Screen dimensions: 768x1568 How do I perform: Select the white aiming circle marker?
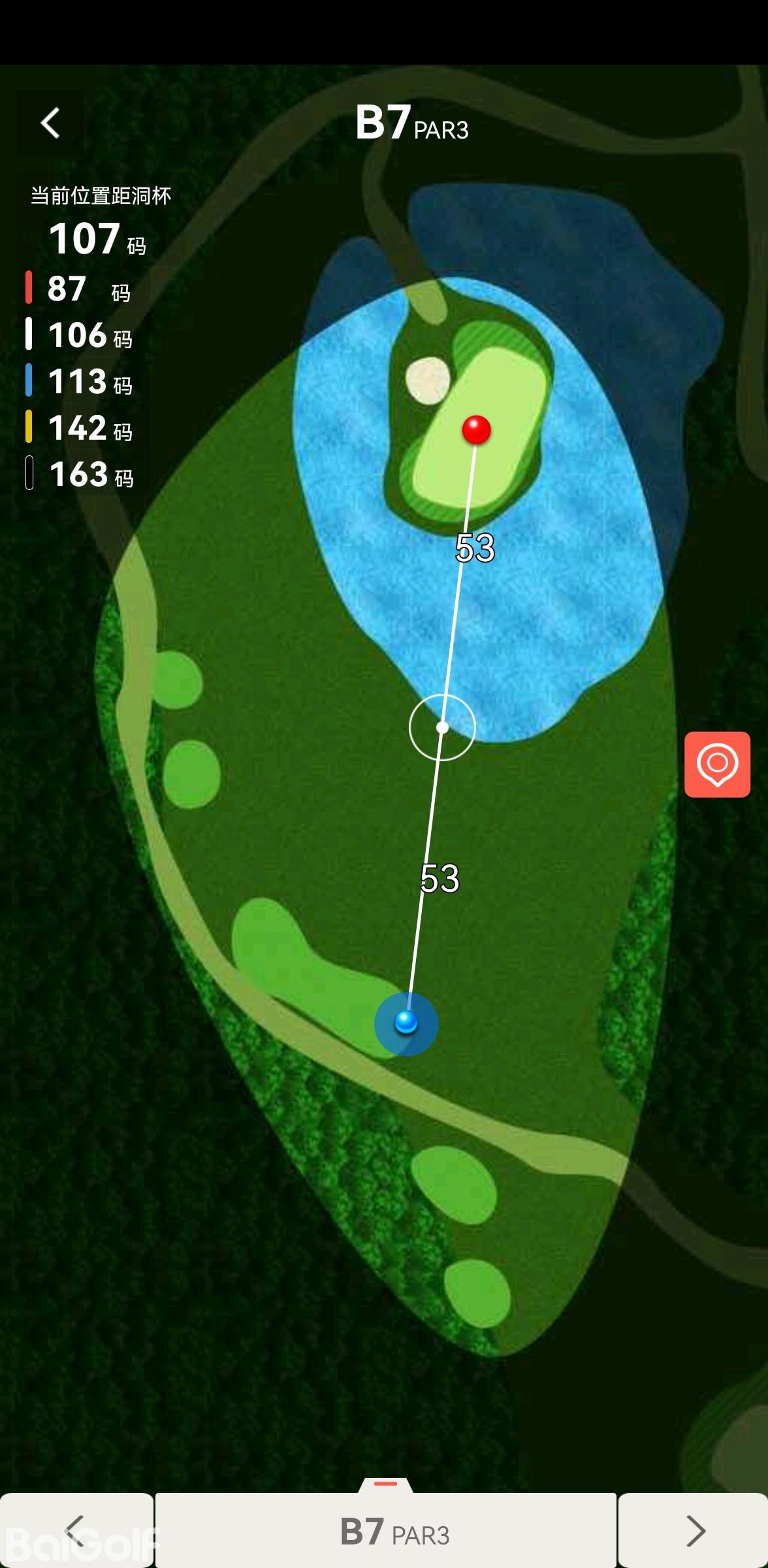(442, 727)
